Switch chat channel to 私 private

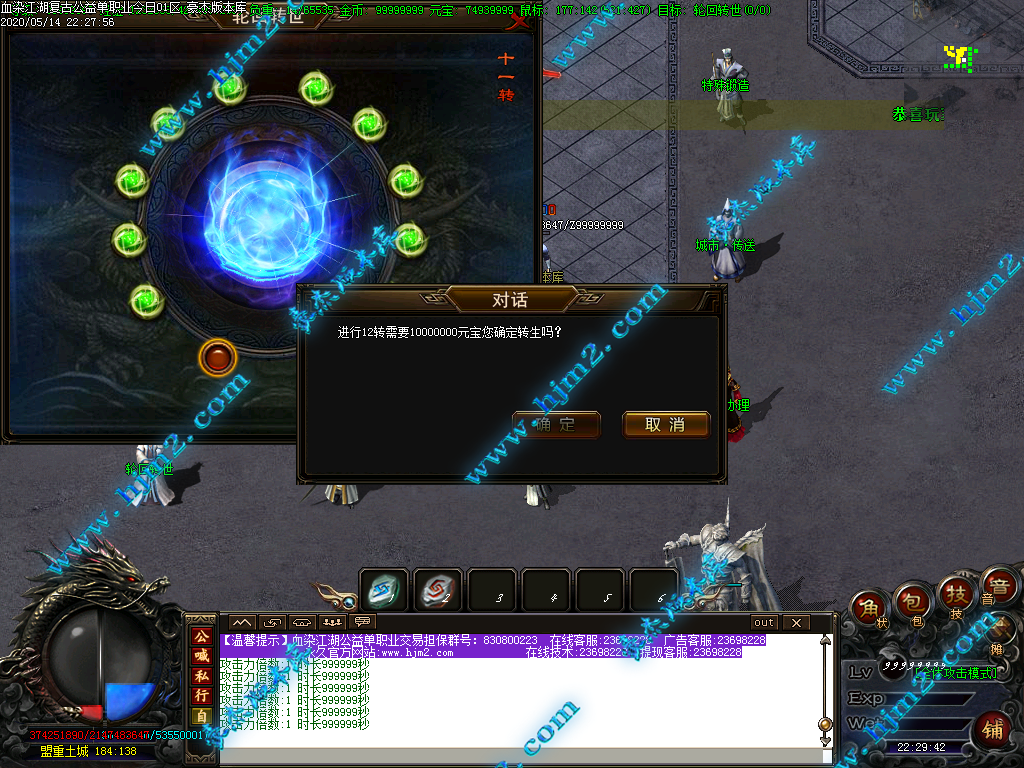point(201,675)
